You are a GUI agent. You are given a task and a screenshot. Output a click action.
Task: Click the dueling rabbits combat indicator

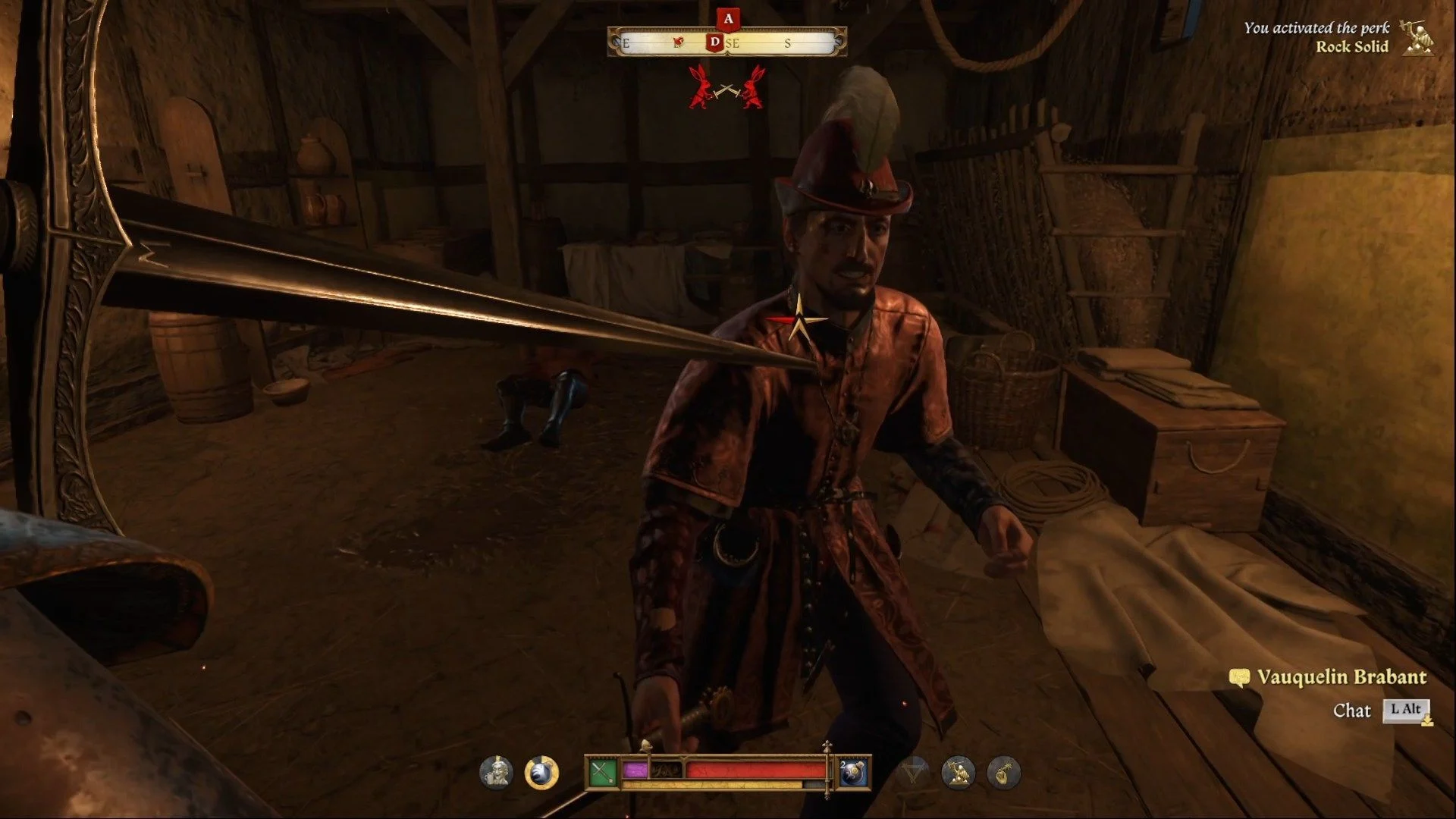pyautogui.click(x=726, y=88)
